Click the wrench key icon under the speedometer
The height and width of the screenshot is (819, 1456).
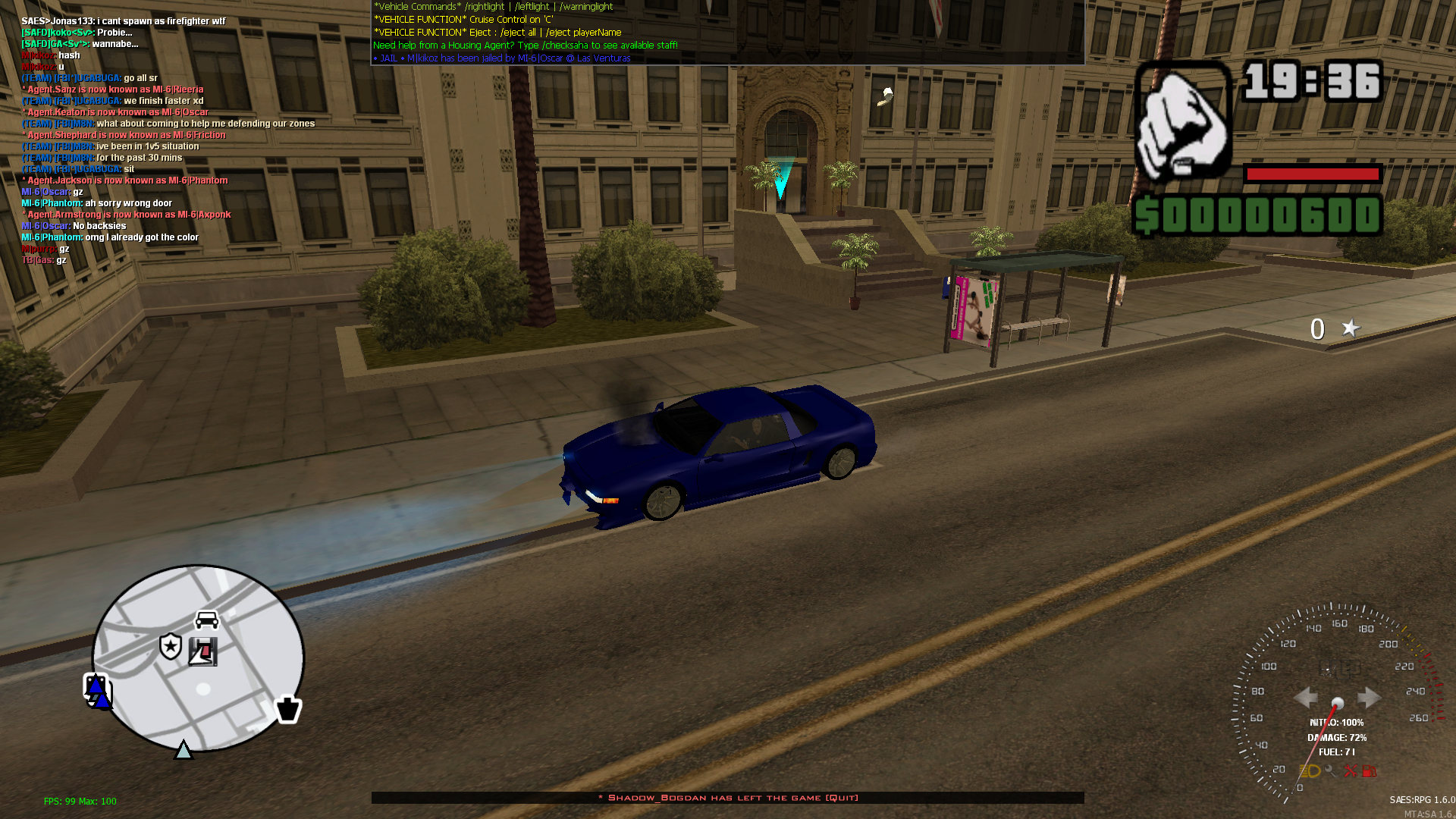pos(1330,772)
